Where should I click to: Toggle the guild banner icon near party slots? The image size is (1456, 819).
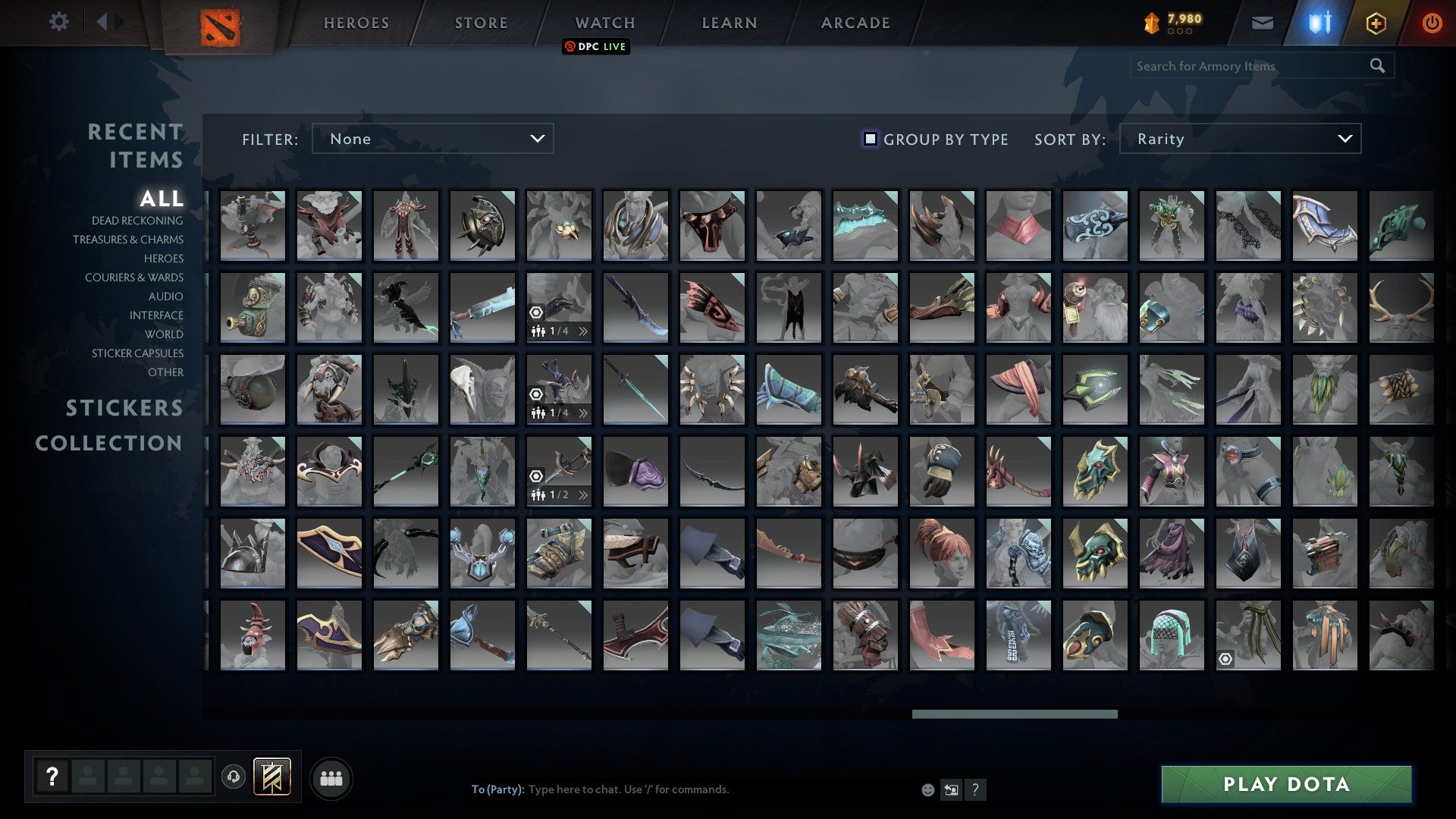click(x=271, y=777)
